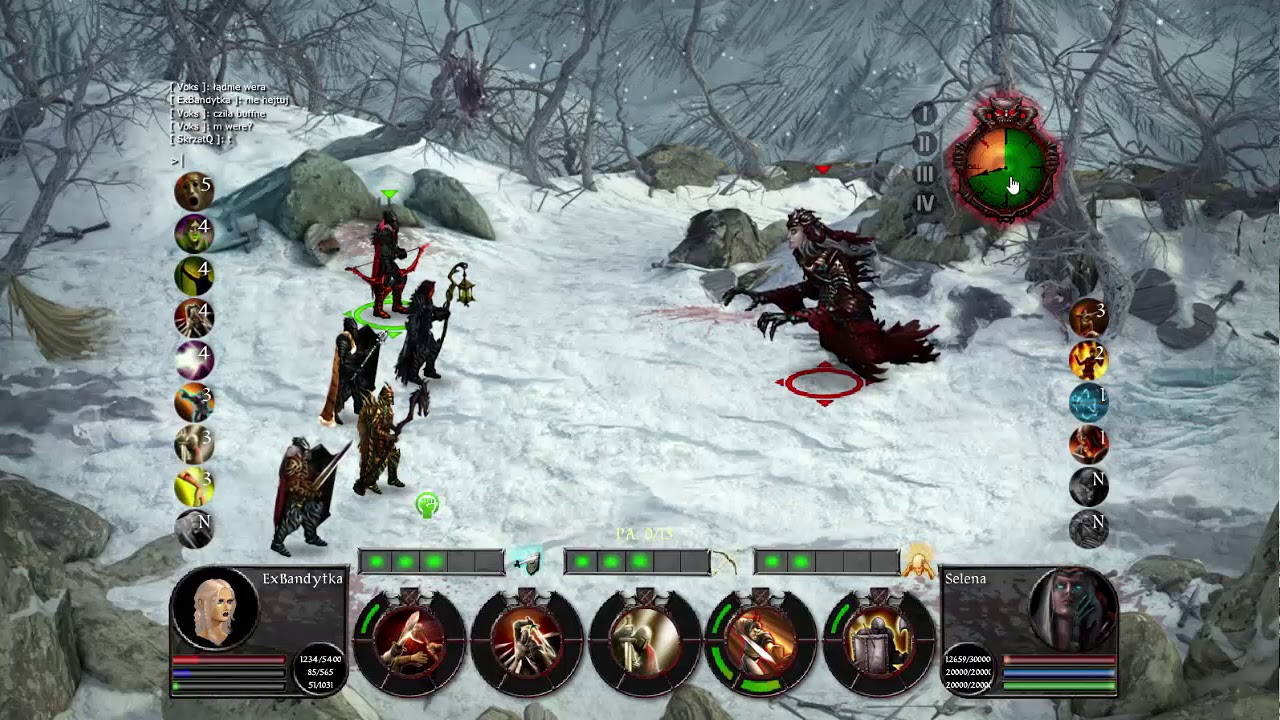Activate the sword slash attack skill

pos(408,642)
